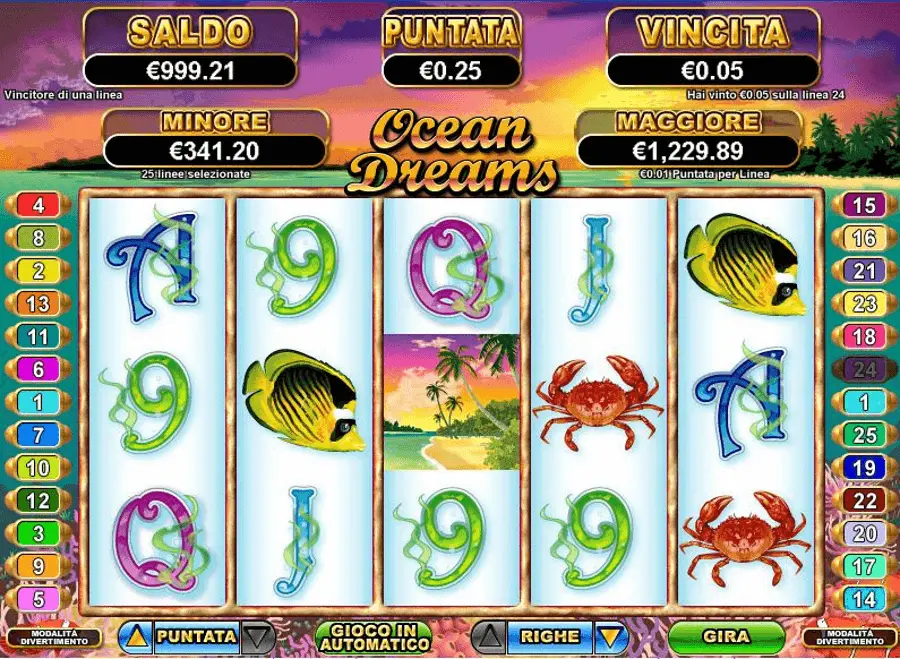The height and width of the screenshot is (659, 900).
Task: Select payline number 14
Action: 864,599
